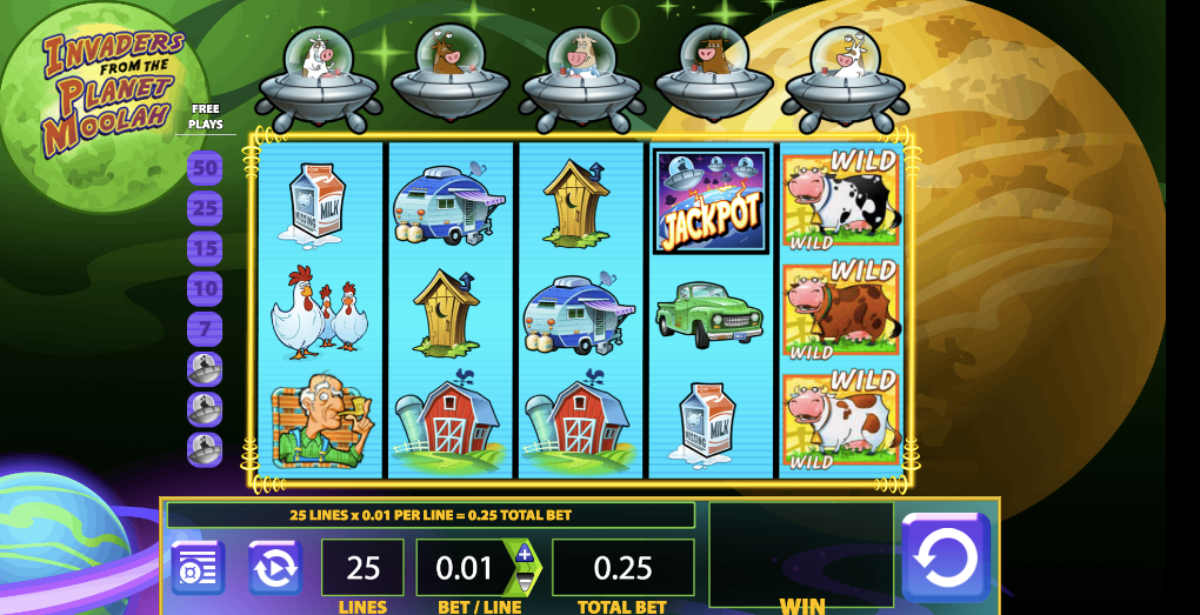Viewport: 1200px width, 615px height.
Task: Increase bet per line with plus
Action: coord(524,554)
